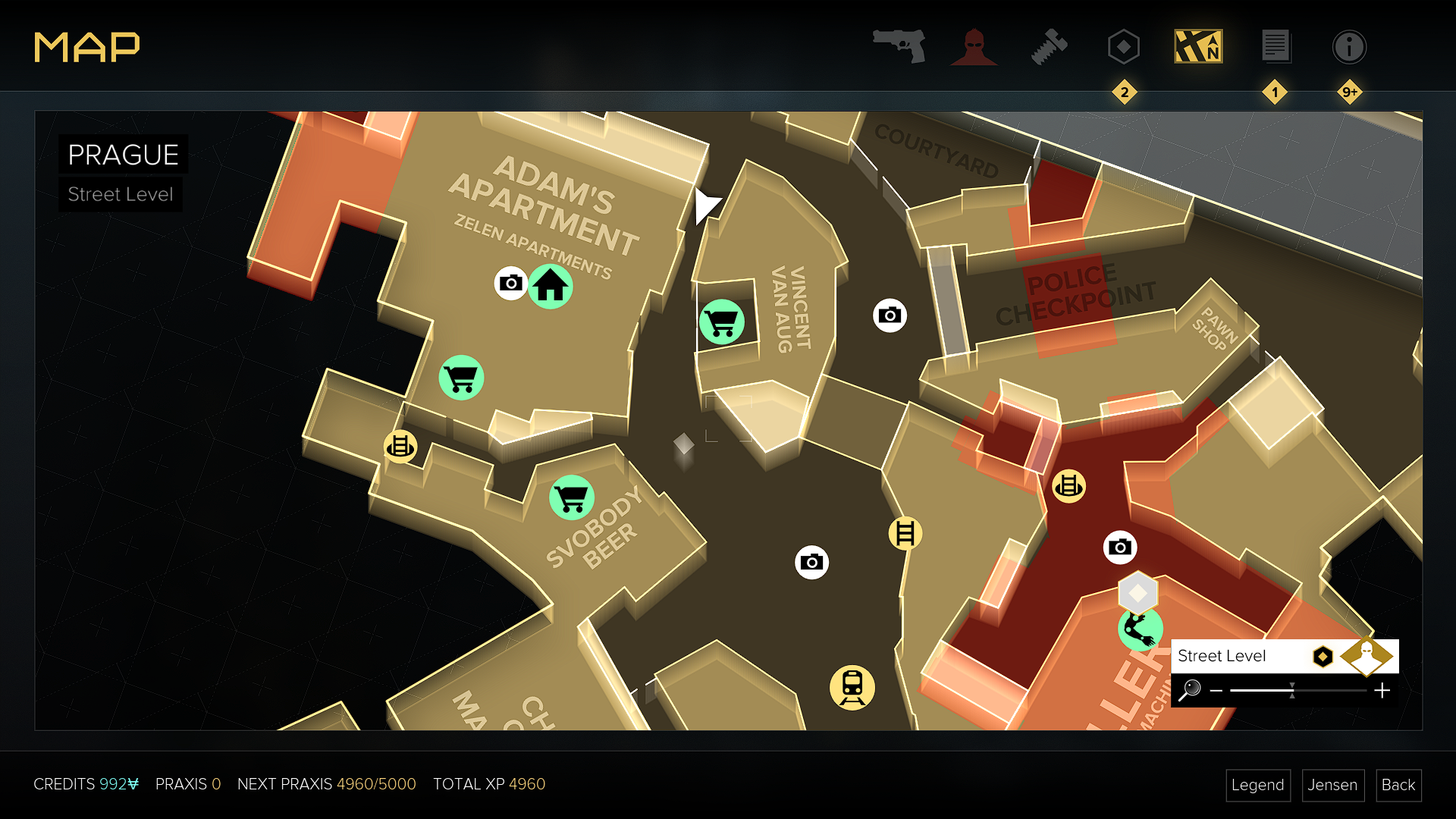
Task: Select Adam's Apartment home marker
Action: pos(551,287)
